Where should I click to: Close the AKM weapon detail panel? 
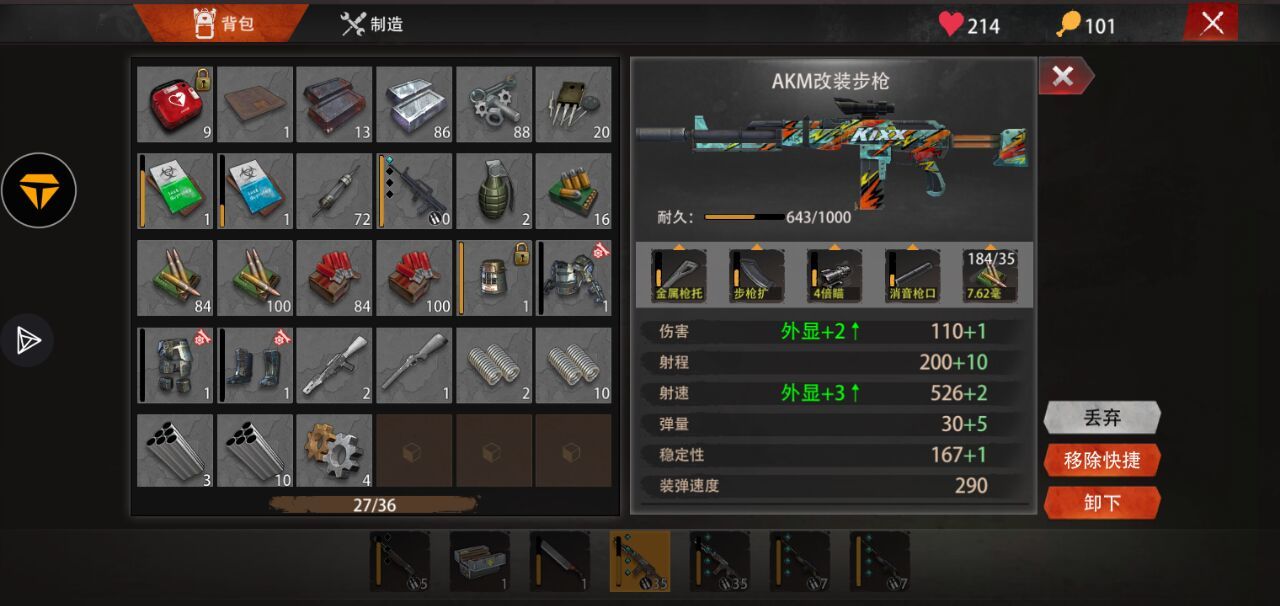(1063, 76)
